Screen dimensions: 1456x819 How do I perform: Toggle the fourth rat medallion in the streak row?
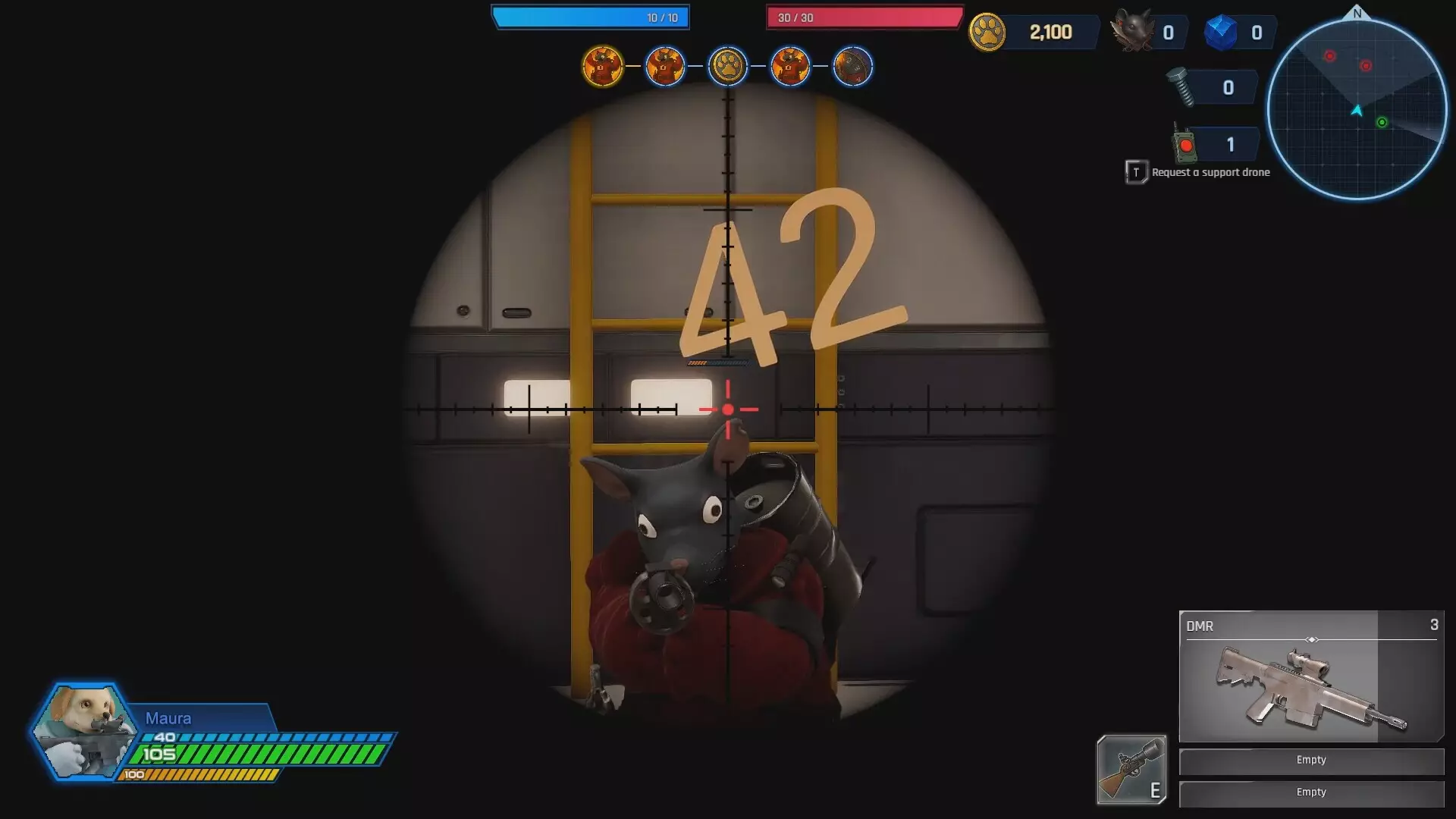click(791, 66)
